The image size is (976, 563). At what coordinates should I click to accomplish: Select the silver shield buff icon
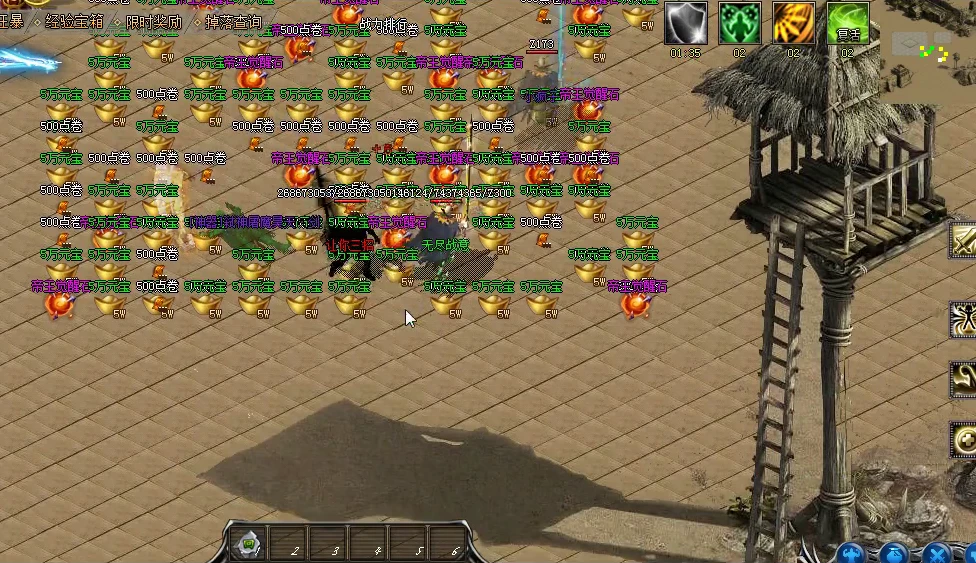(x=686, y=23)
